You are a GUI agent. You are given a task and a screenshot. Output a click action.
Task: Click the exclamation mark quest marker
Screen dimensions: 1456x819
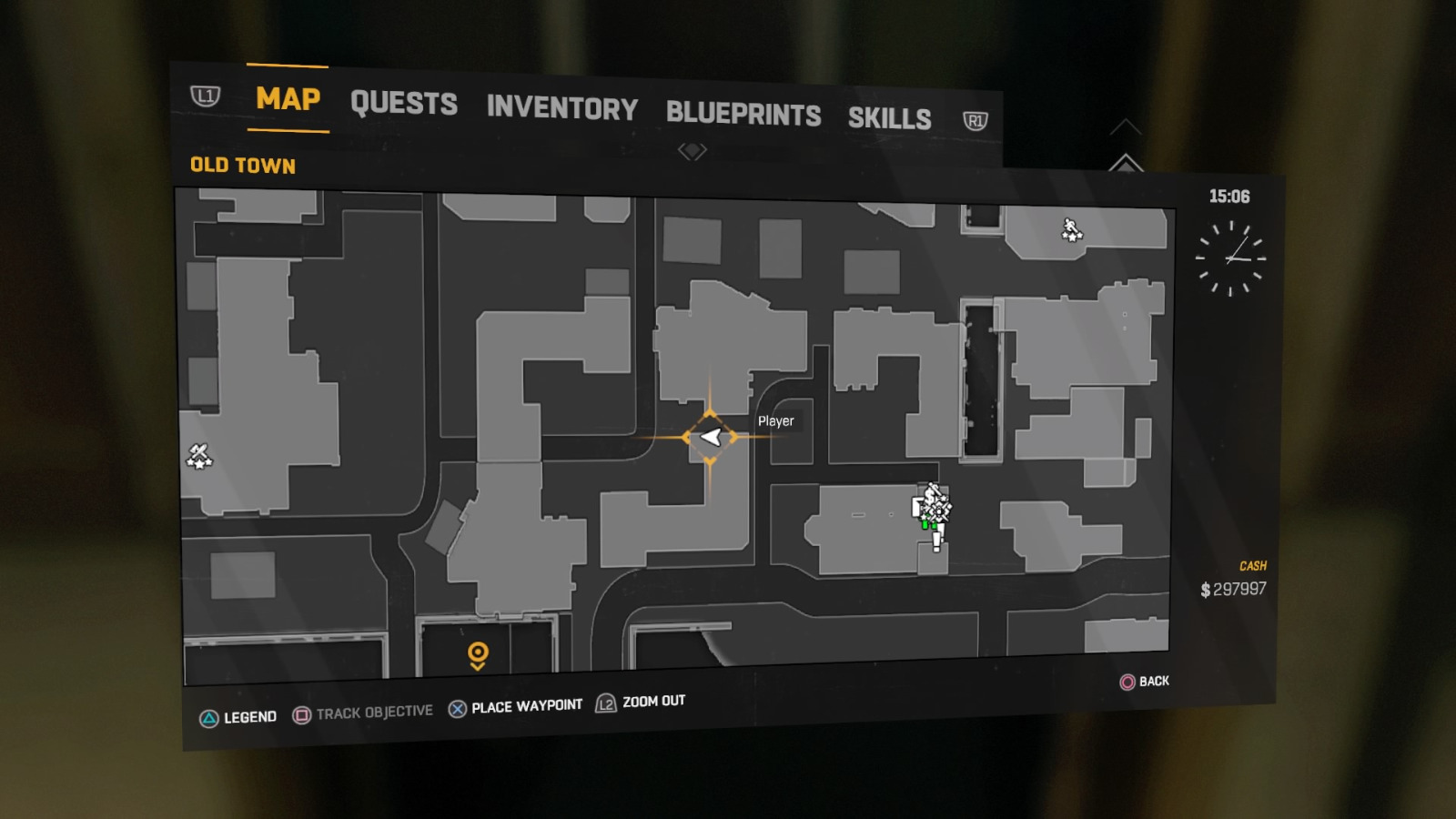pos(936,540)
